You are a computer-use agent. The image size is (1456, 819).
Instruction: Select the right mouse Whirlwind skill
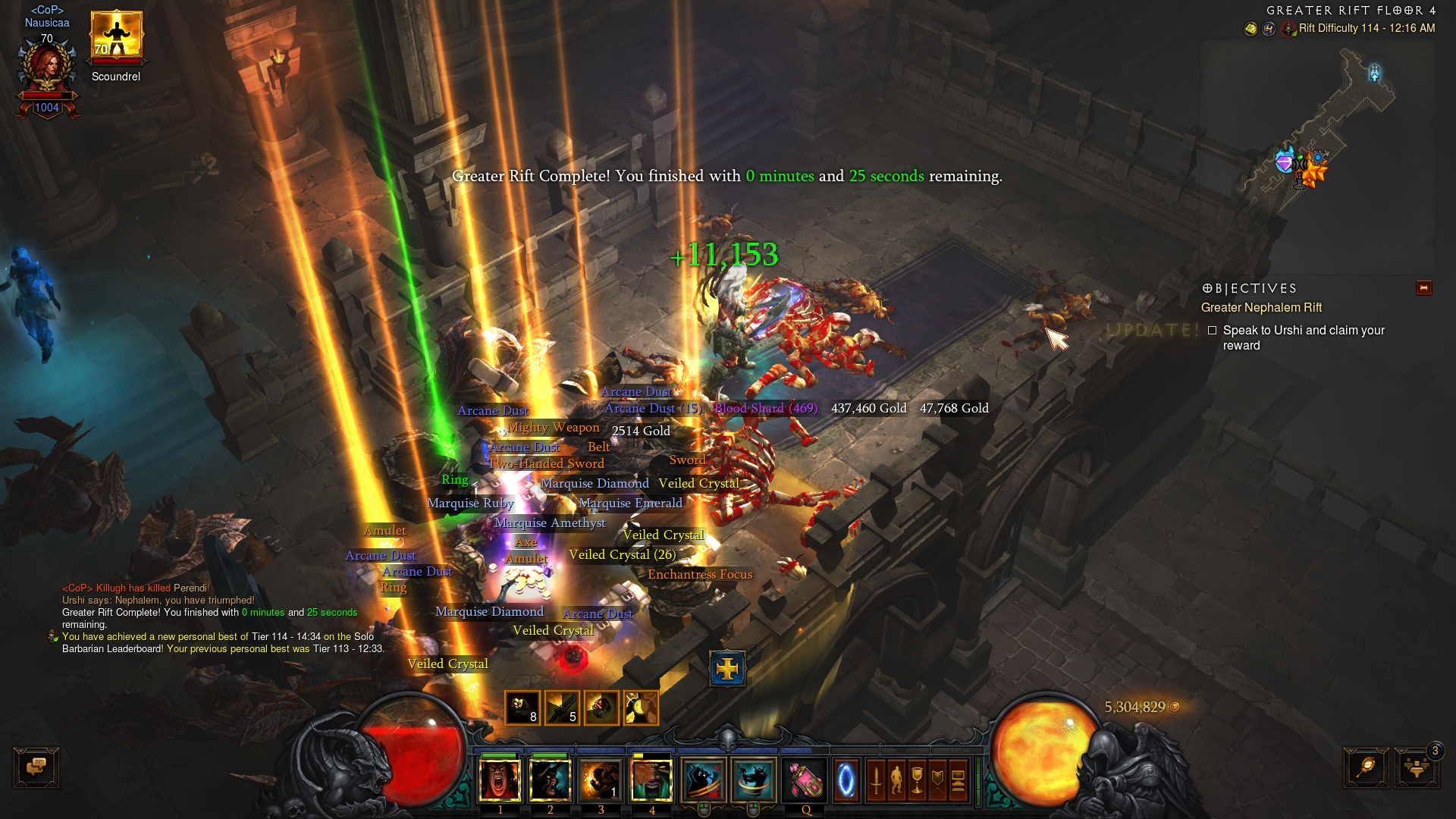pyautogui.click(x=753, y=780)
